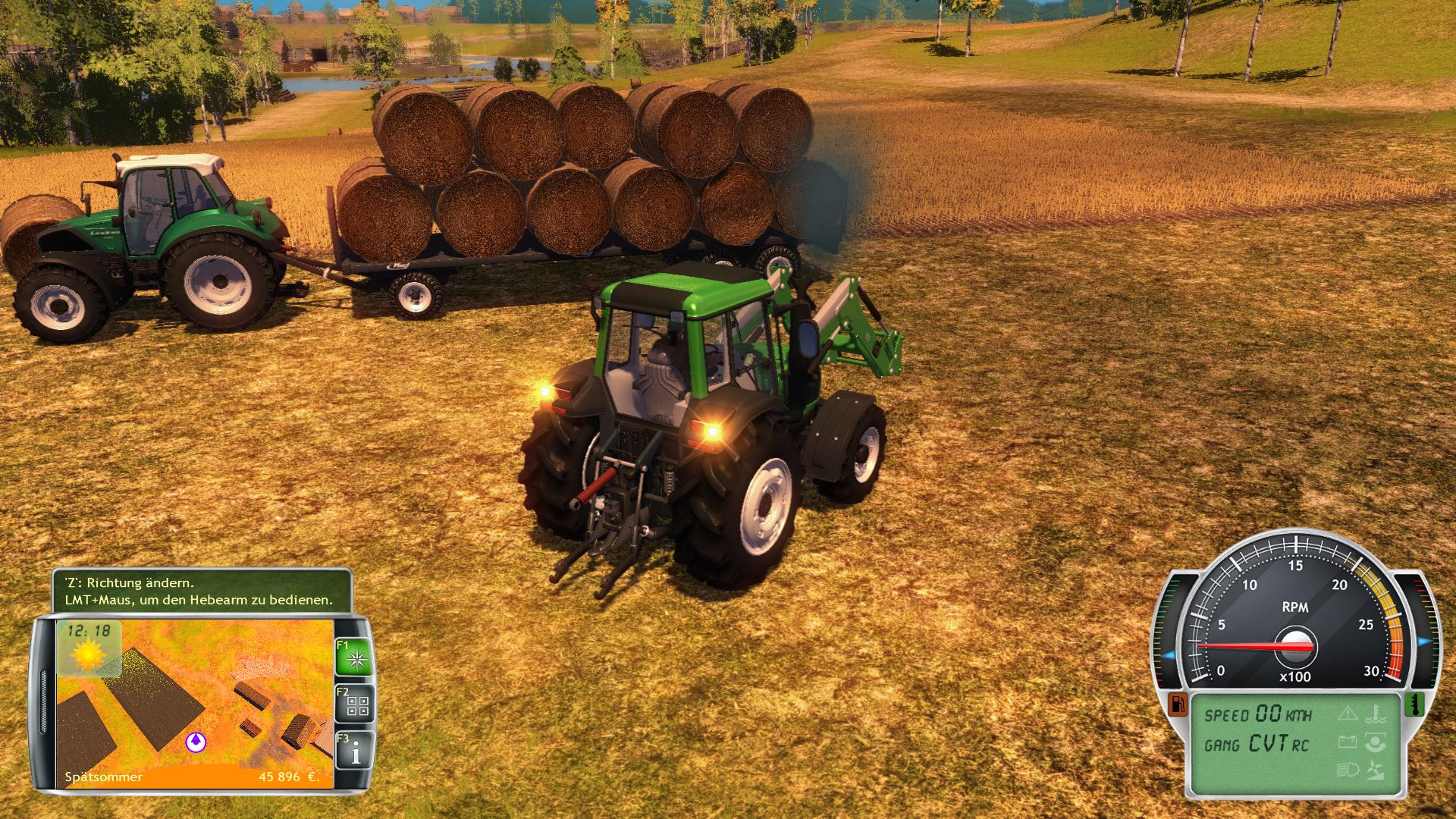Click the battery indicator icon
1456x819 pixels.
[x=1348, y=742]
